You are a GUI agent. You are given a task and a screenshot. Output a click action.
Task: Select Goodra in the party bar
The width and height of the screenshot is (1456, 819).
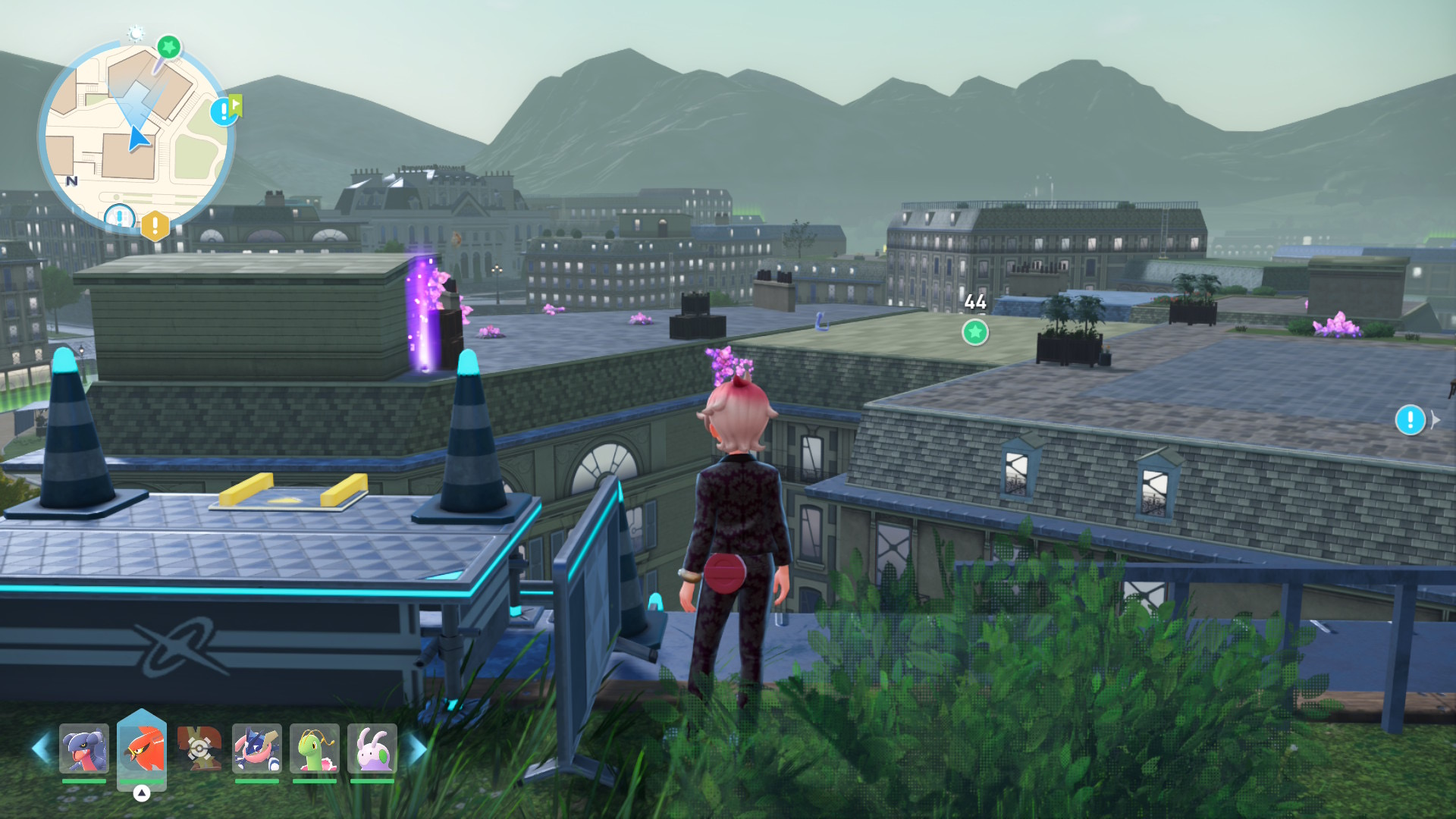[x=372, y=748]
